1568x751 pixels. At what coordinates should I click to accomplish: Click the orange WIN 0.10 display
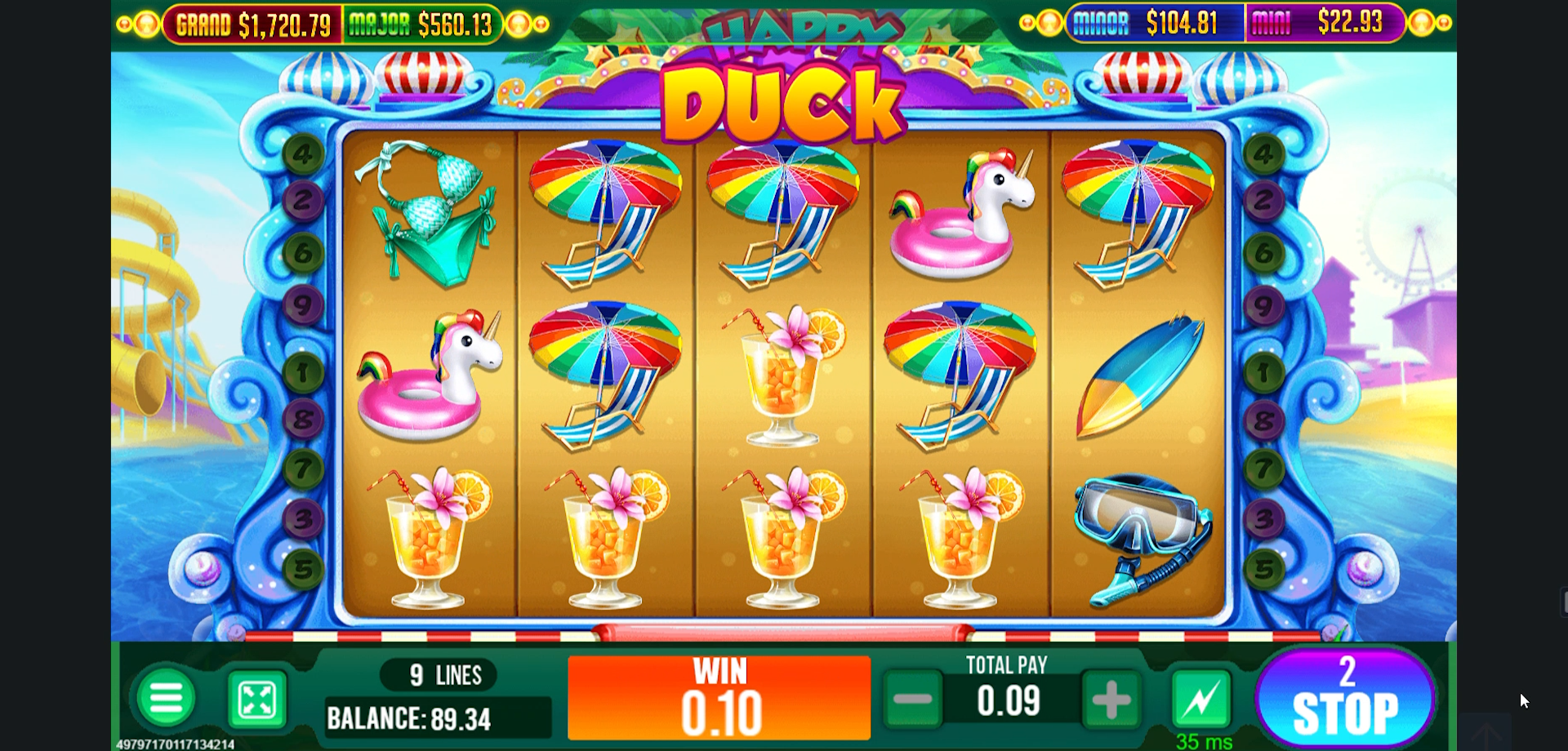point(719,698)
